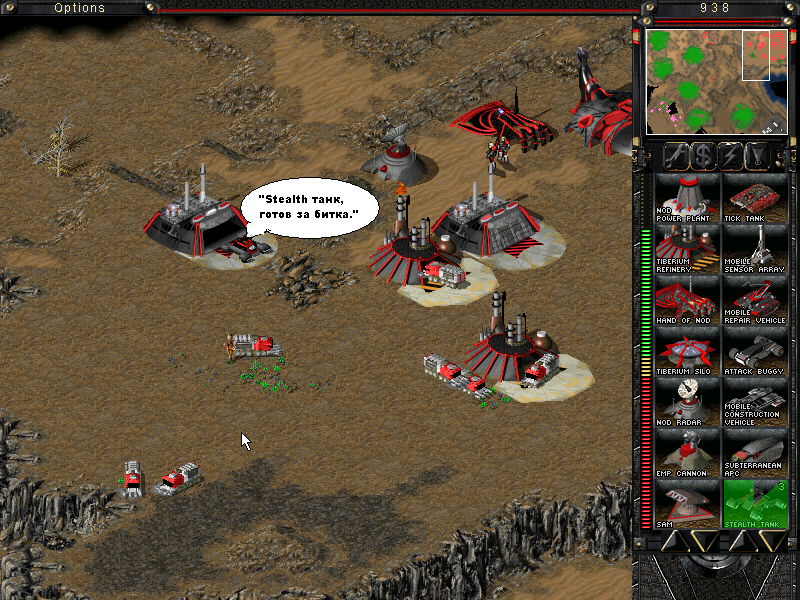Queue a Subterranean APC
Screen dimensions: 800x600
[754, 451]
